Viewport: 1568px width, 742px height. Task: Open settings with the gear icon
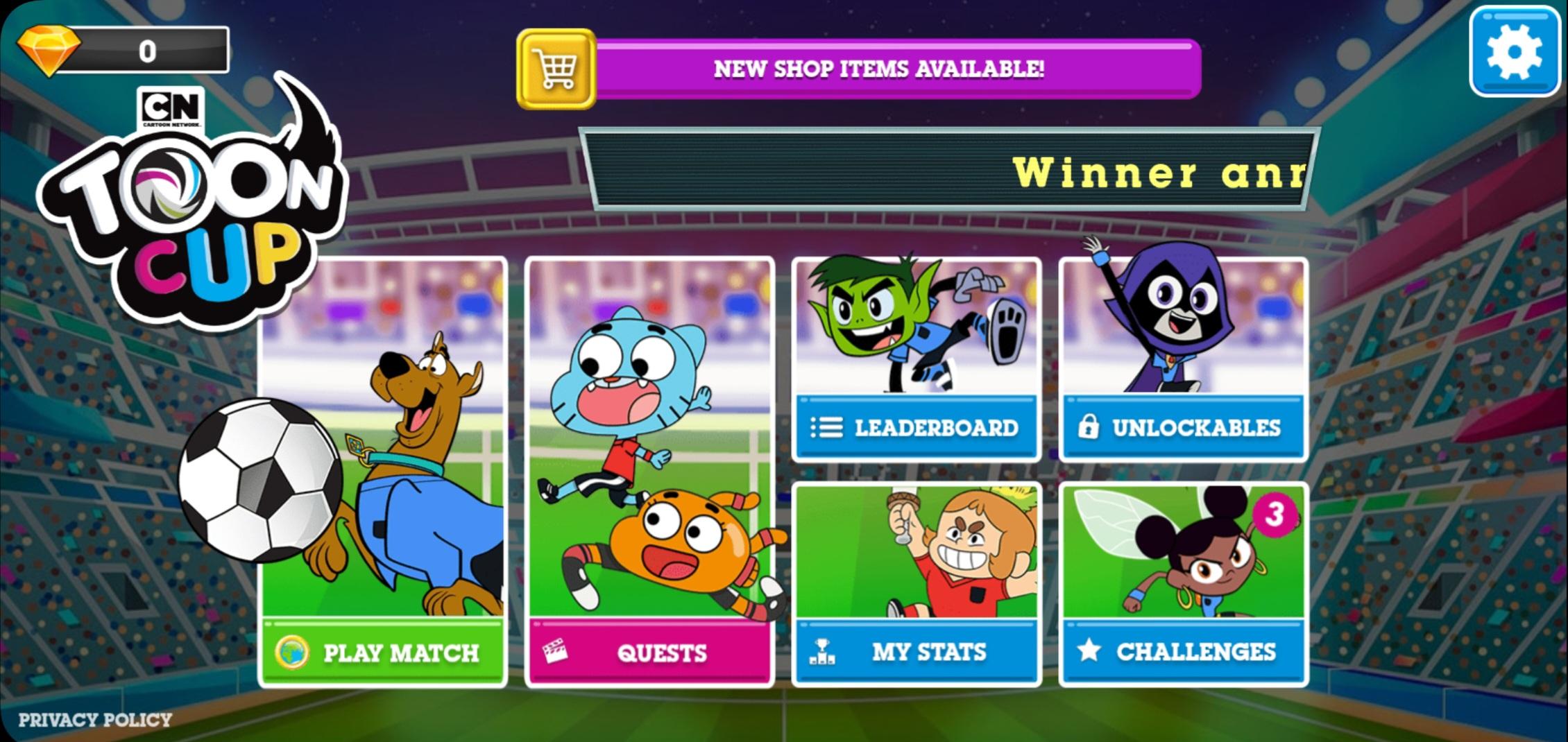click(1516, 51)
